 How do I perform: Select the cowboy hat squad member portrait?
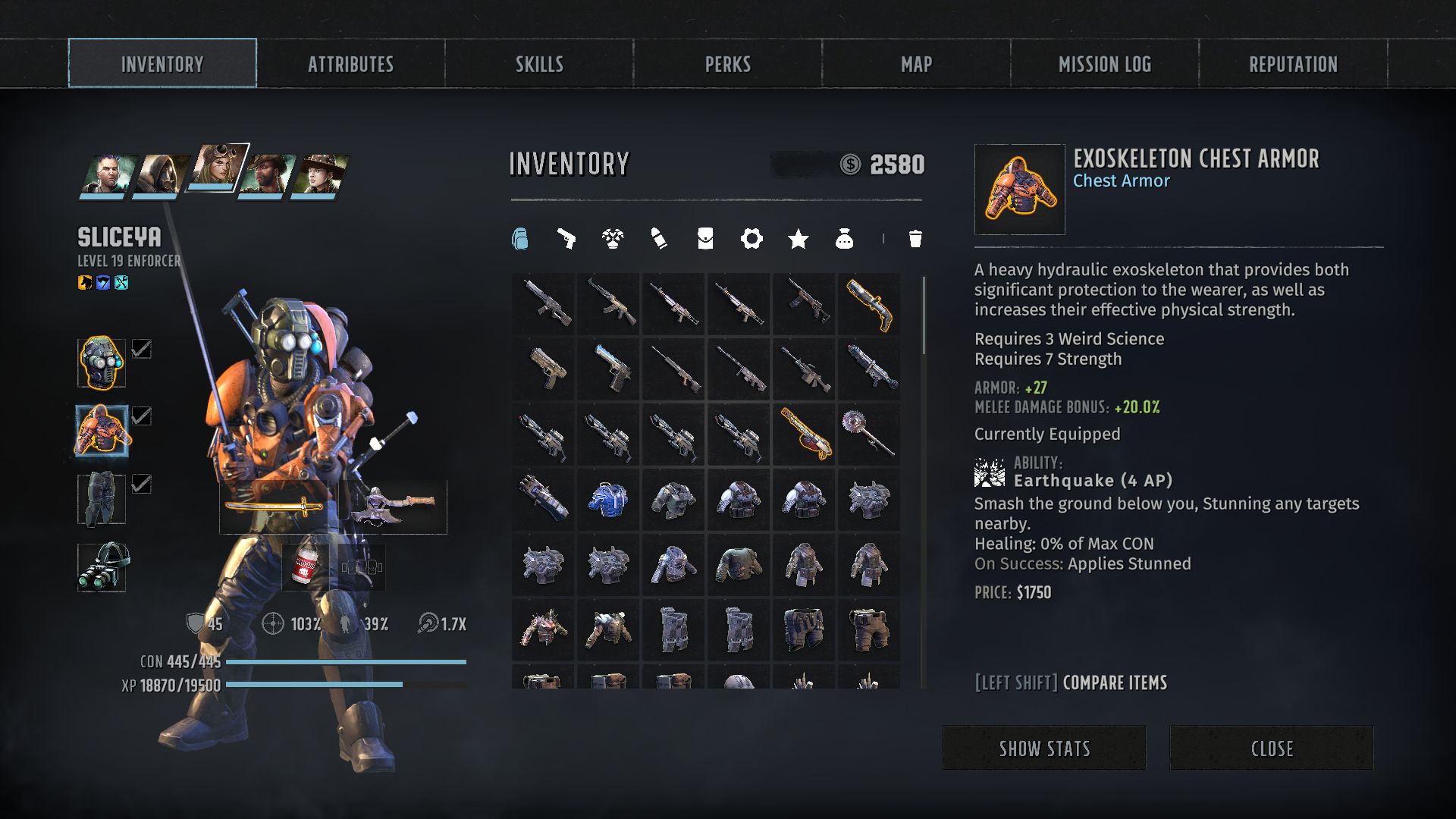pyautogui.click(x=322, y=174)
